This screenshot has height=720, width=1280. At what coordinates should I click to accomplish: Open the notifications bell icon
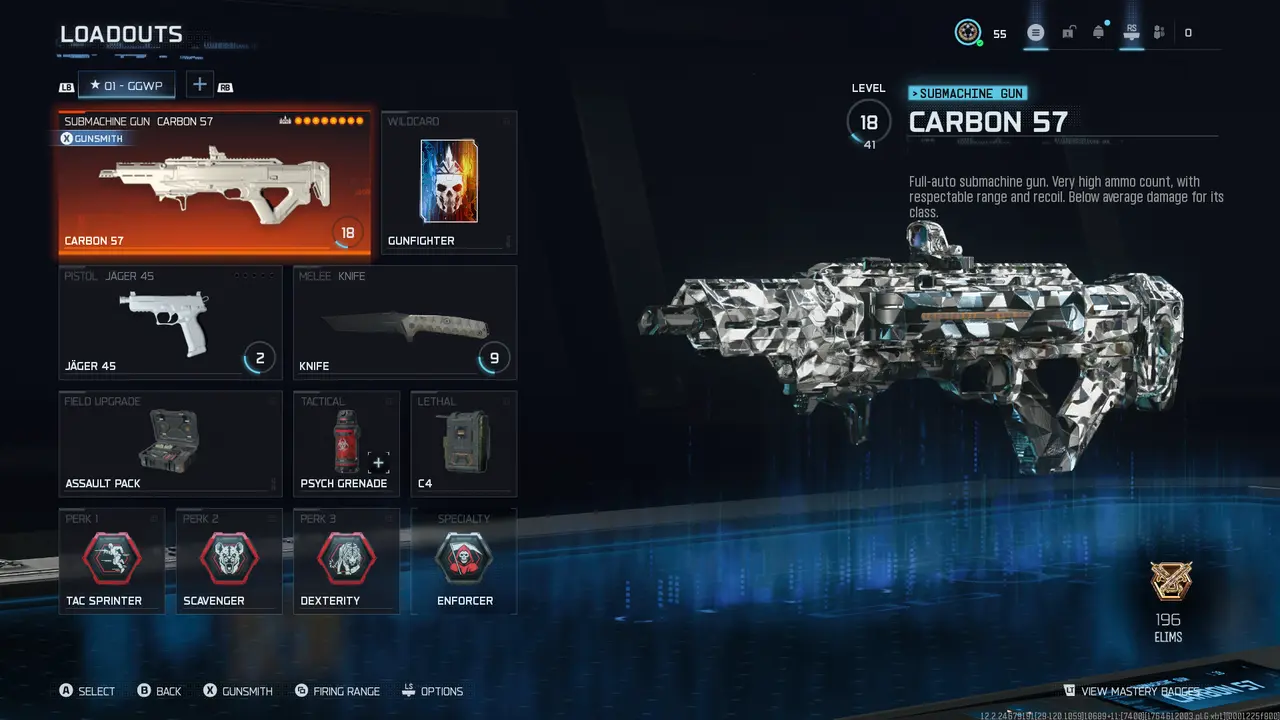(x=1098, y=32)
